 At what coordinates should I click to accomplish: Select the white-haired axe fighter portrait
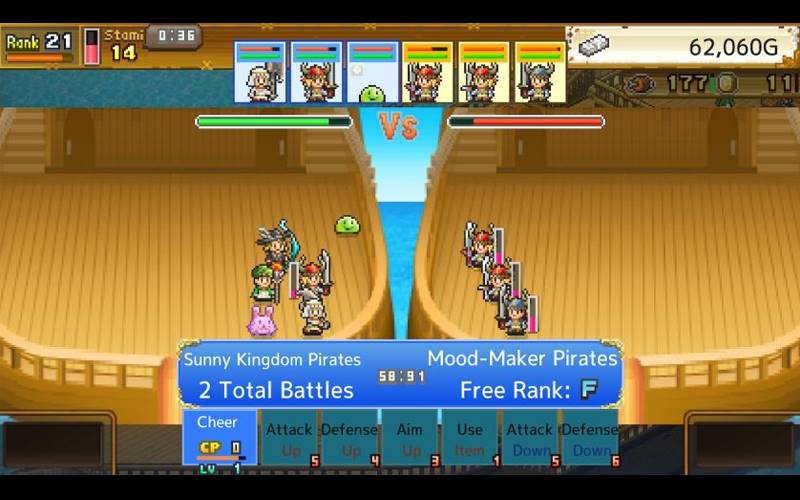coord(260,73)
